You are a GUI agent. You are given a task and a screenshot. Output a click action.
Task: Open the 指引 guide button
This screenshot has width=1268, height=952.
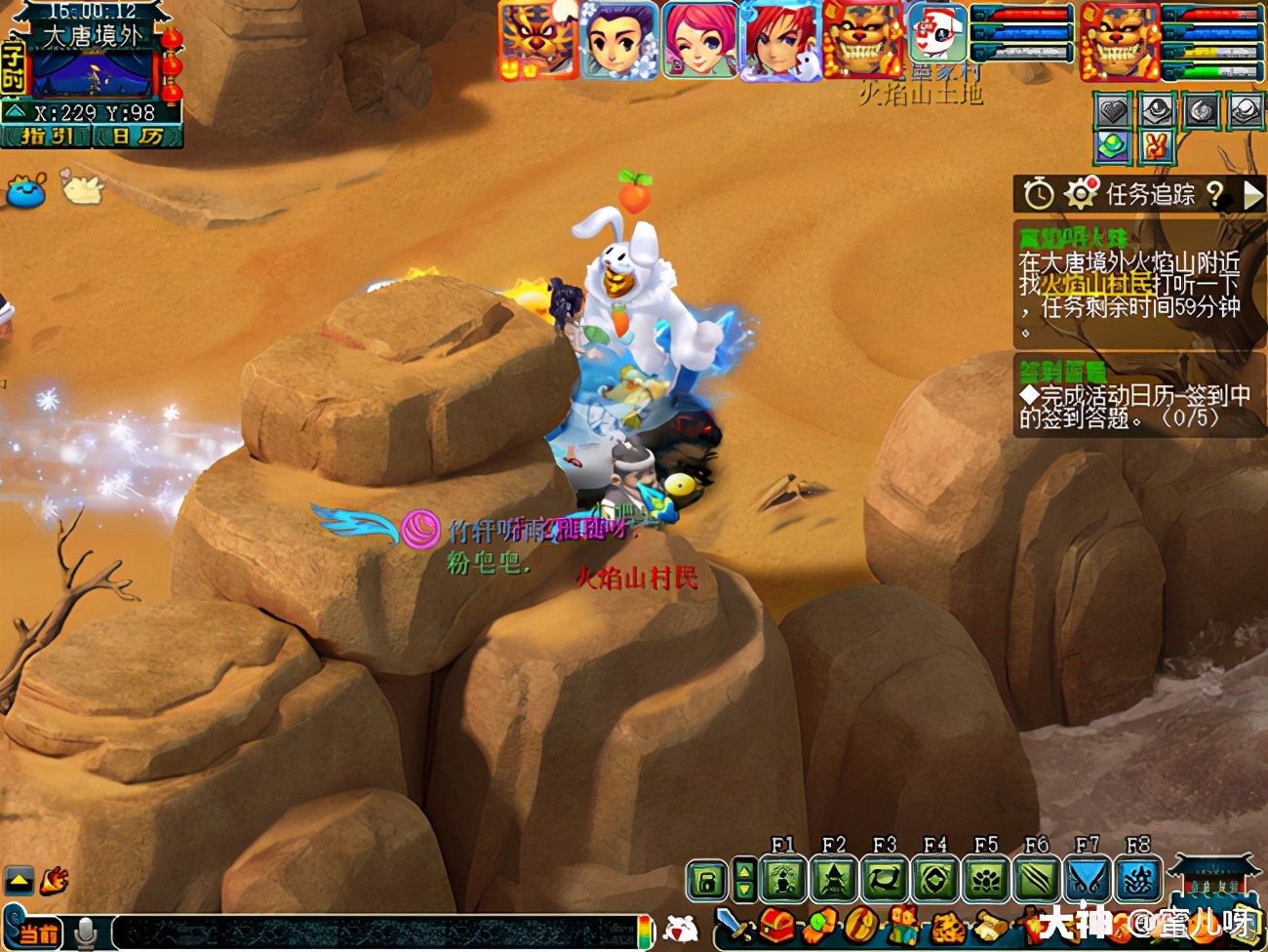[48, 137]
